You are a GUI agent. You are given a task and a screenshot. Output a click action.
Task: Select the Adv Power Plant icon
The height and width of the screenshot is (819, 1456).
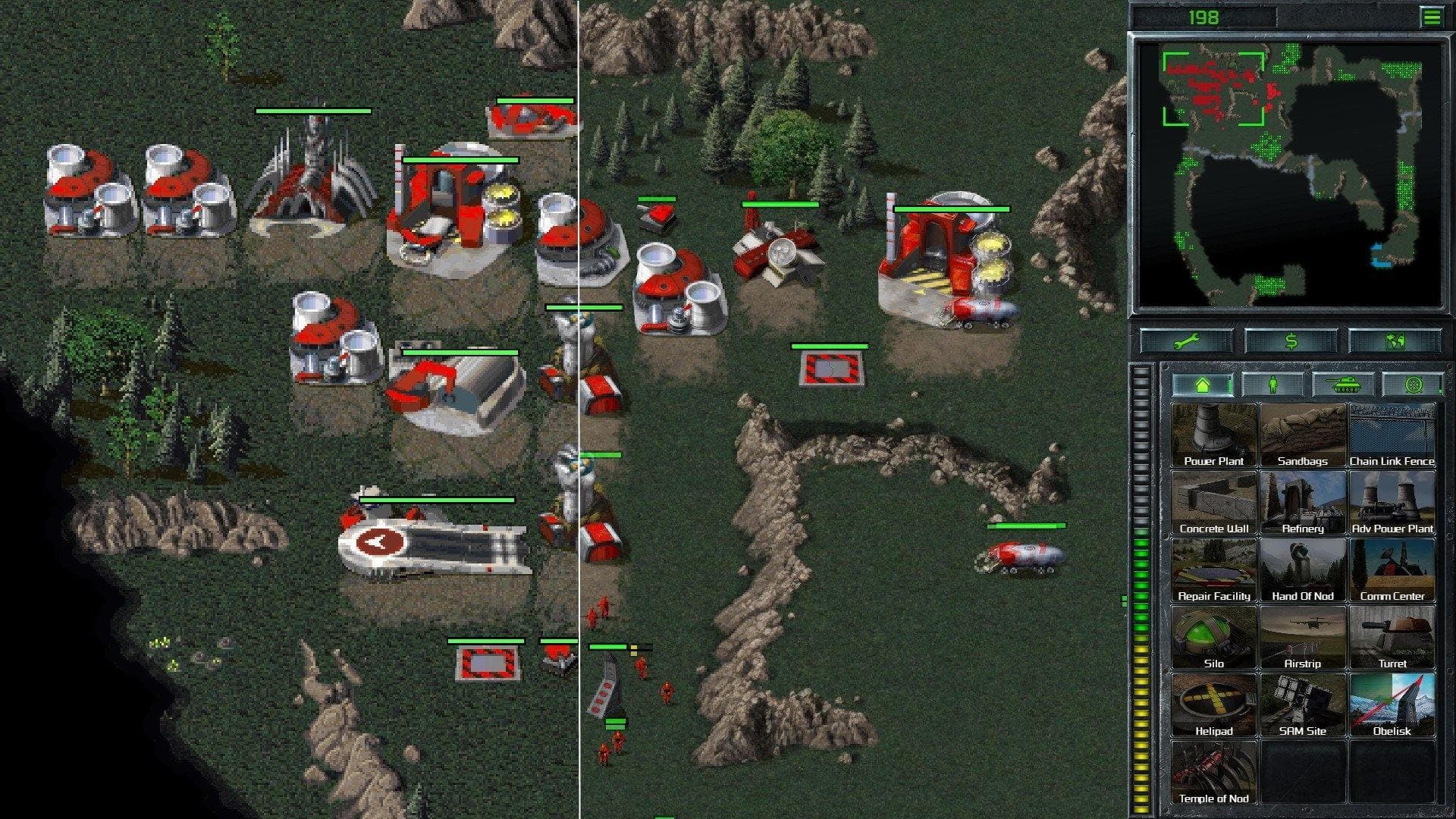click(1393, 501)
